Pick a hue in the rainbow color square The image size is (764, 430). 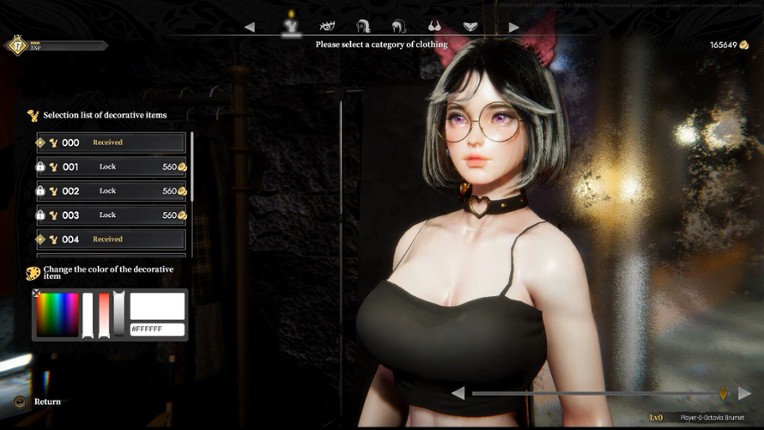coord(57,314)
